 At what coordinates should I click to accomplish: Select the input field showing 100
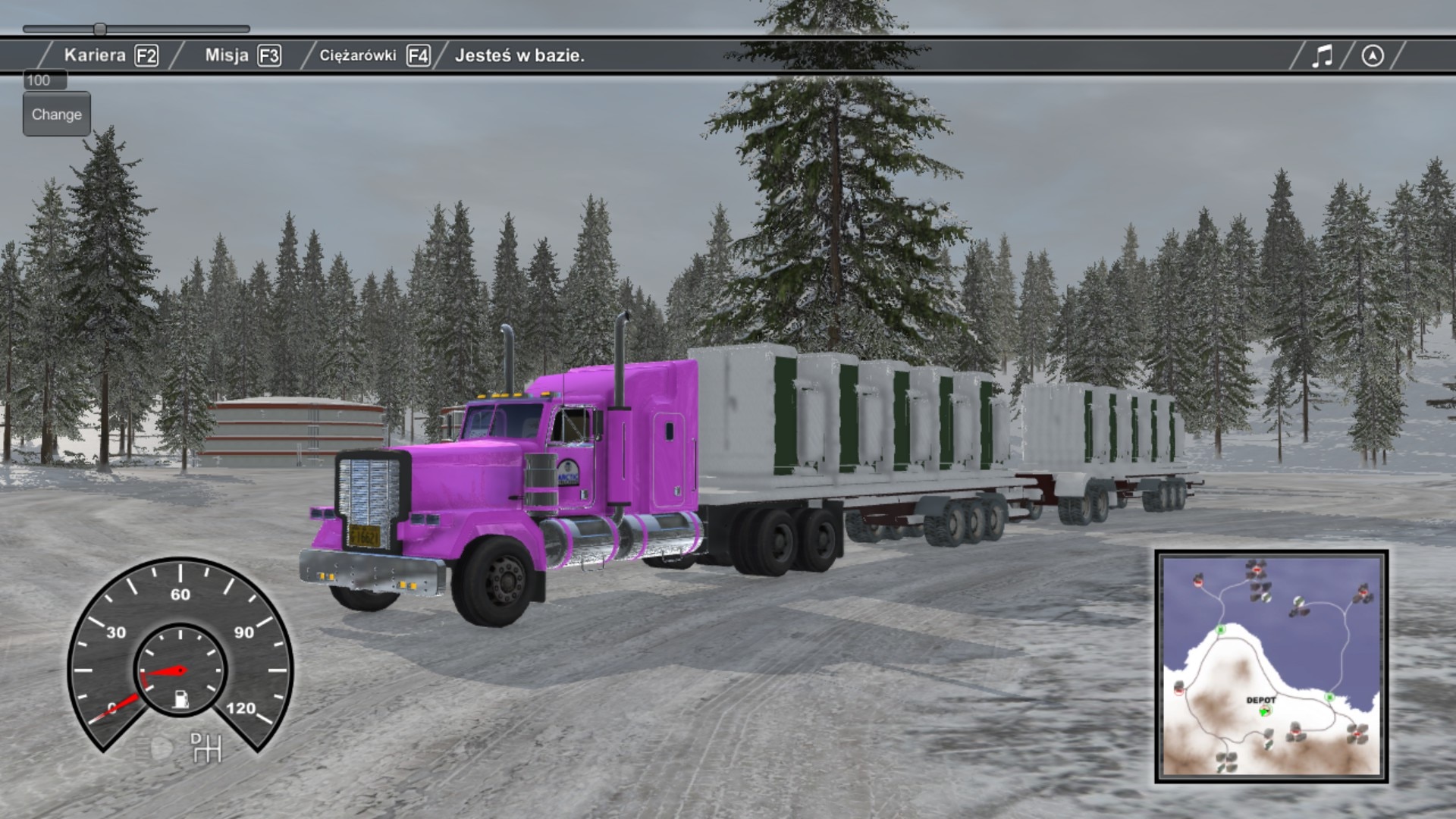click(x=45, y=80)
